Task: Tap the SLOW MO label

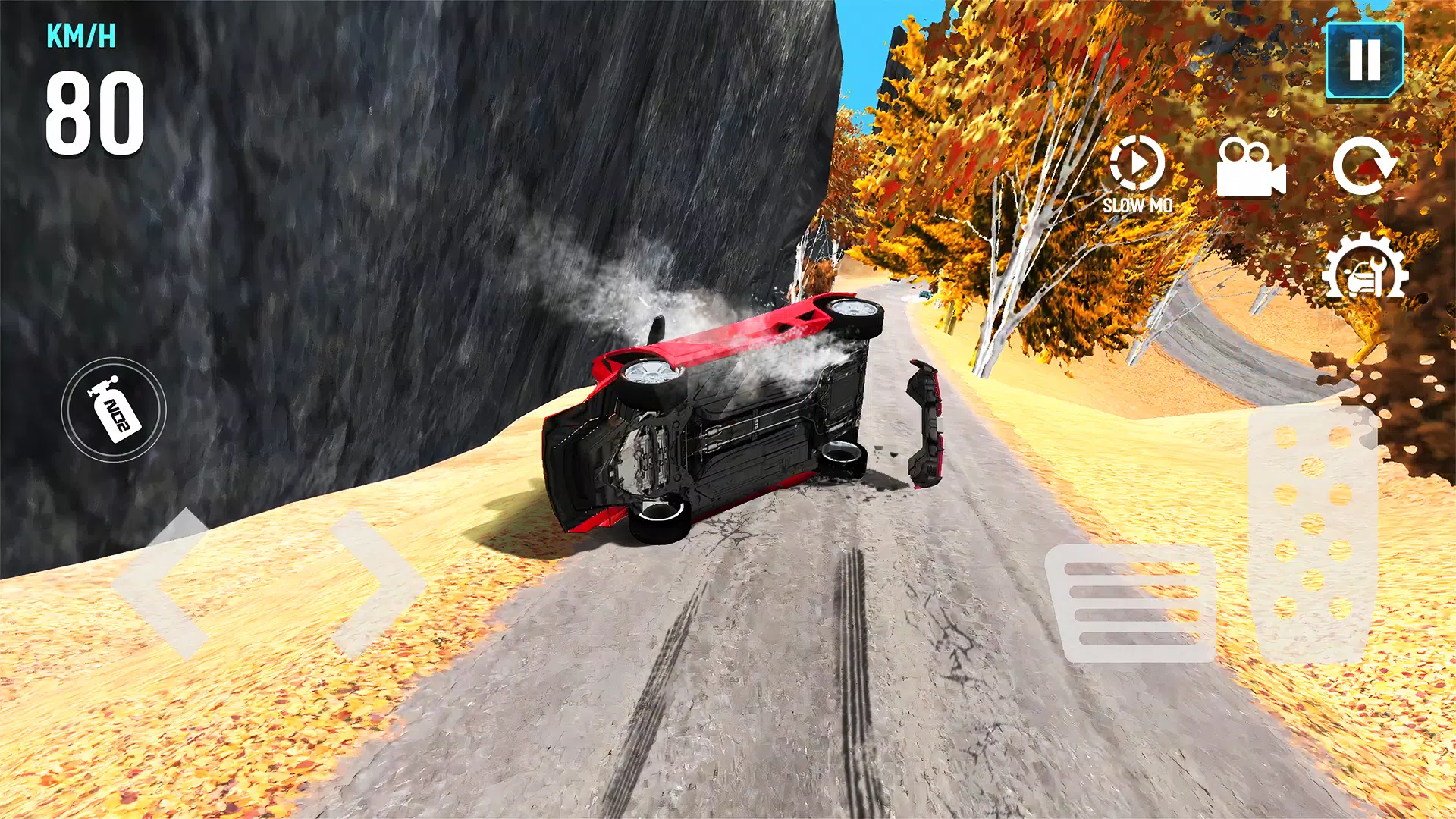Action: coord(1137,203)
